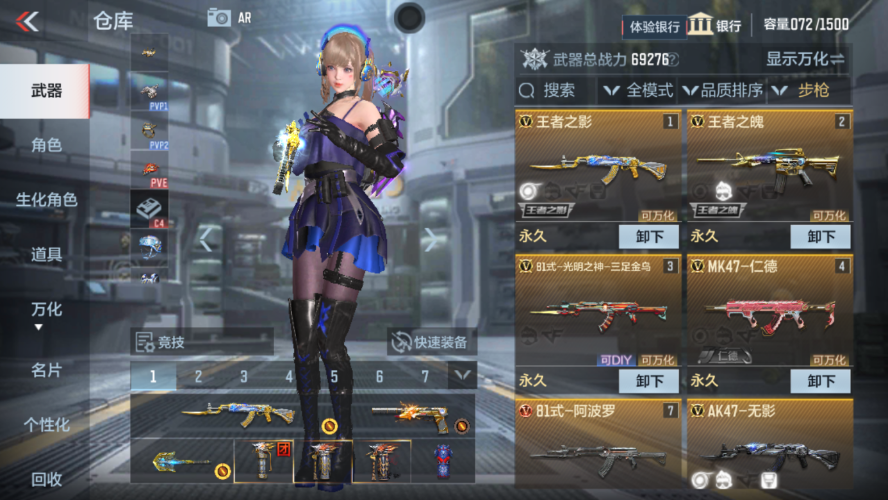Open the 回收 recycle tab
Image resolution: width=888 pixels, height=500 pixels.
click(x=46, y=479)
